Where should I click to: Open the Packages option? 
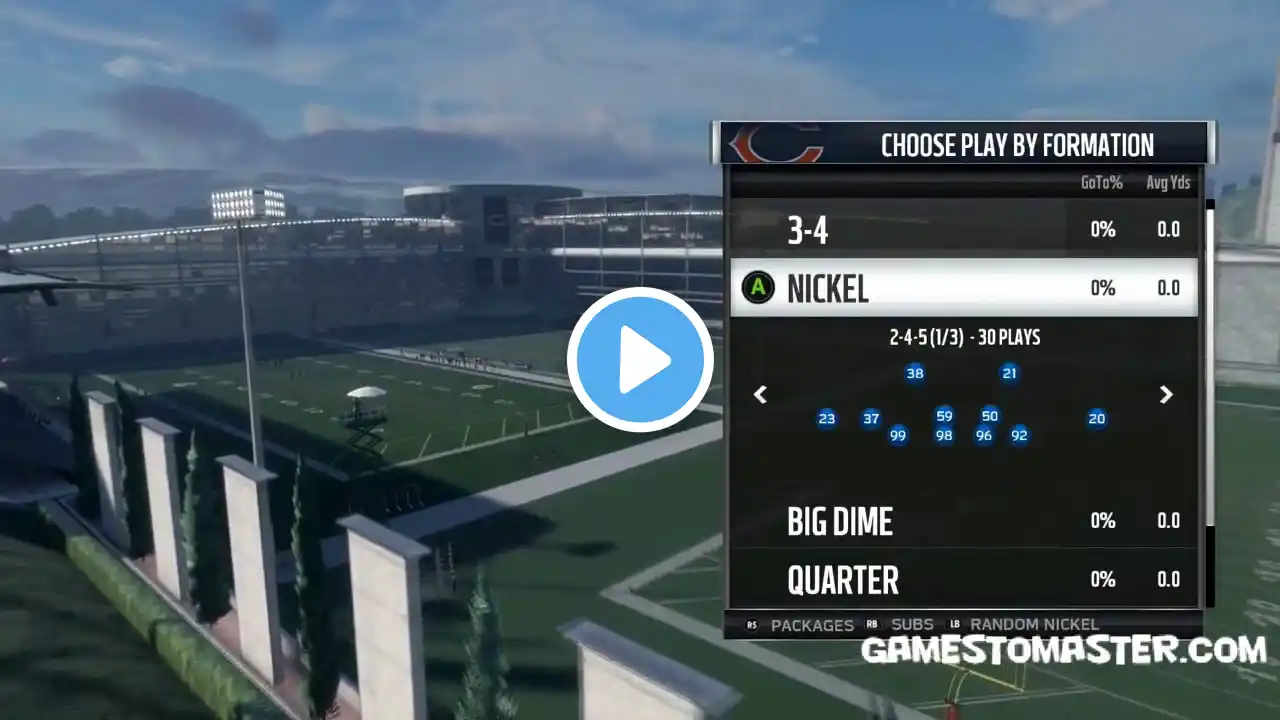click(x=811, y=625)
